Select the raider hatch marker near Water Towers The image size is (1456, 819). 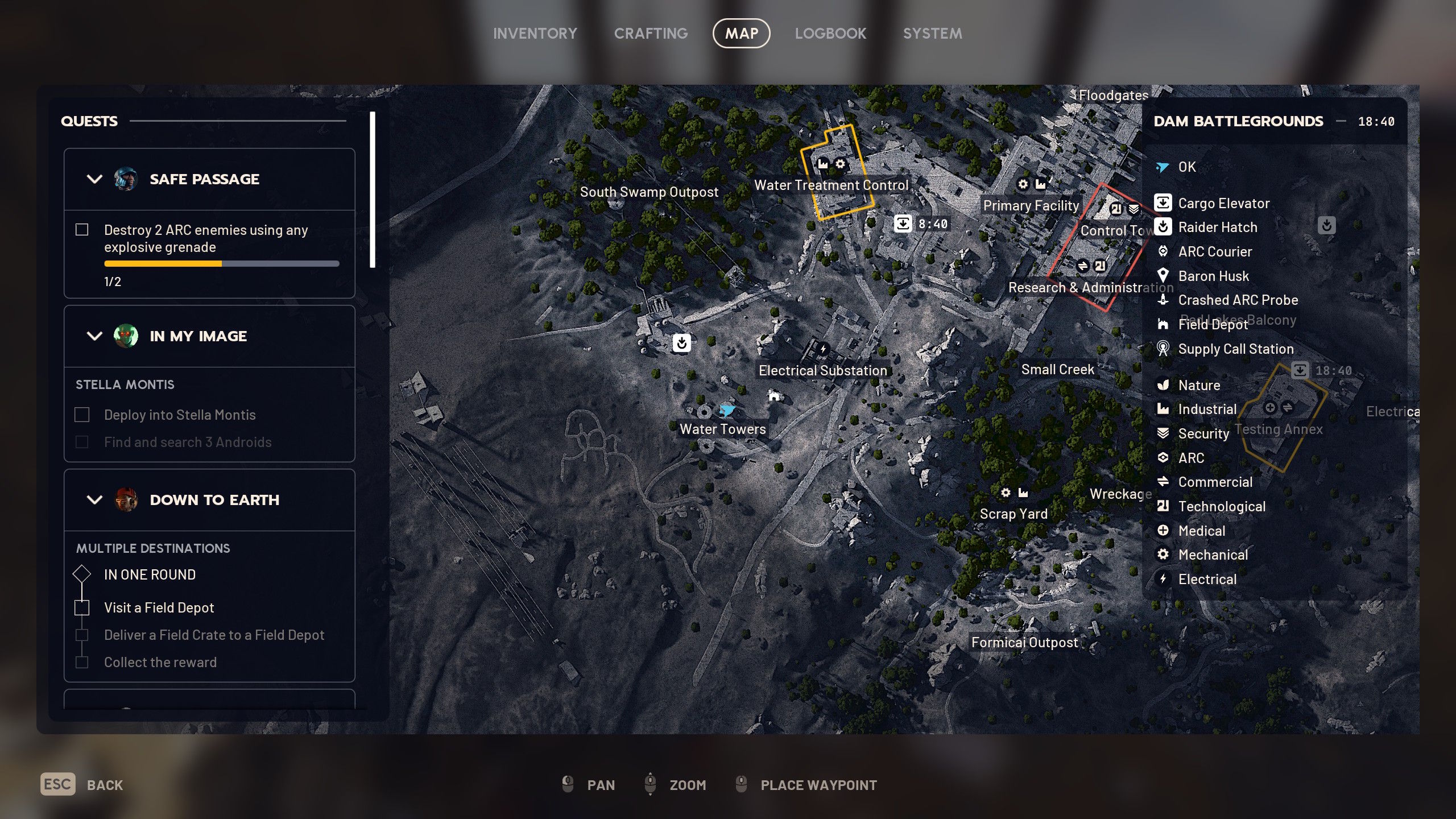pyautogui.click(x=681, y=343)
